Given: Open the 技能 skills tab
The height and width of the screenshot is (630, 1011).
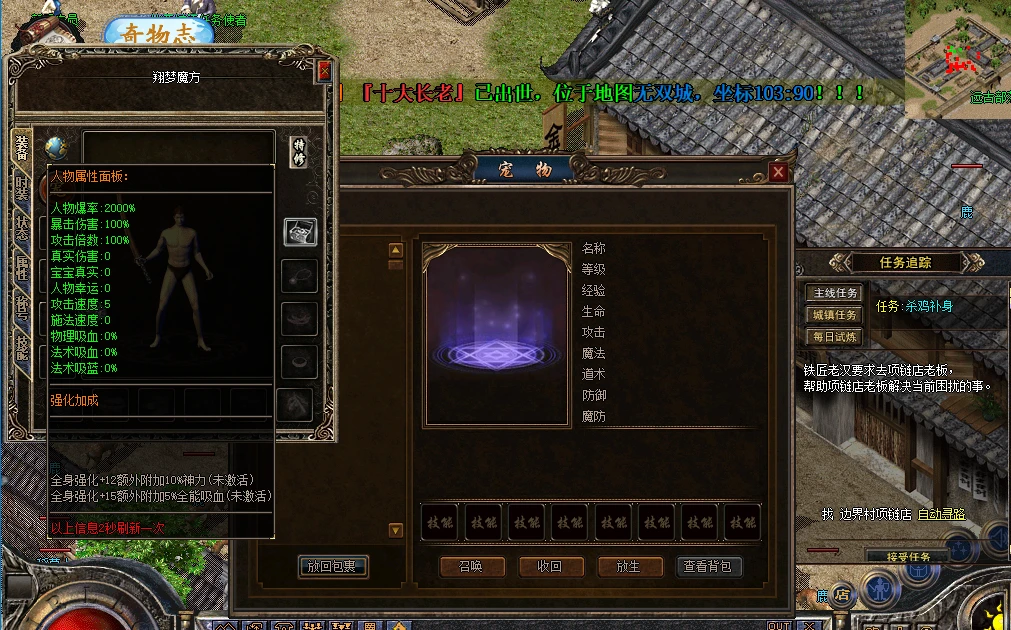Looking at the screenshot, I should [21, 345].
